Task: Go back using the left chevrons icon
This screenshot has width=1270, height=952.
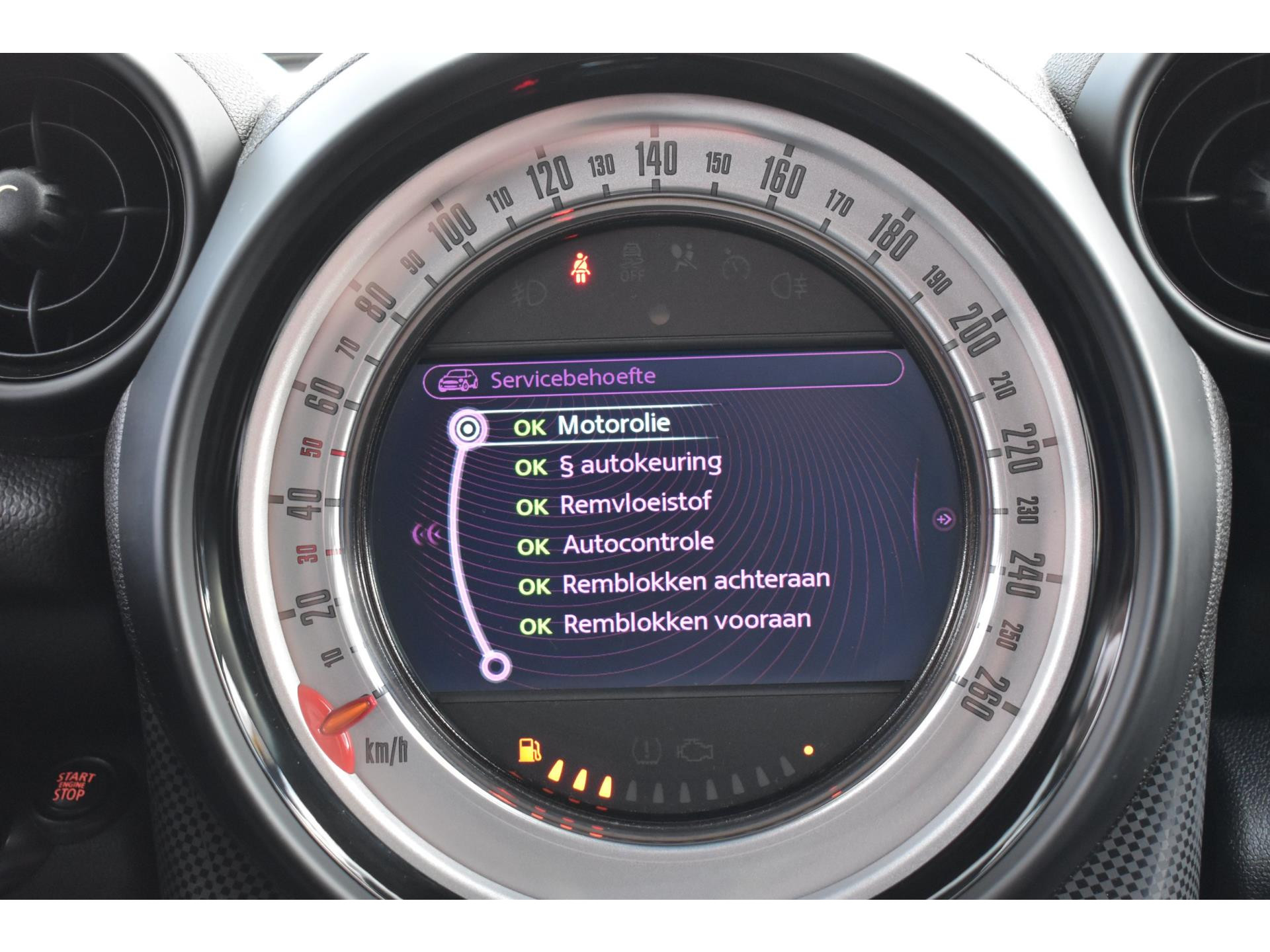Action: coord(427,533)
